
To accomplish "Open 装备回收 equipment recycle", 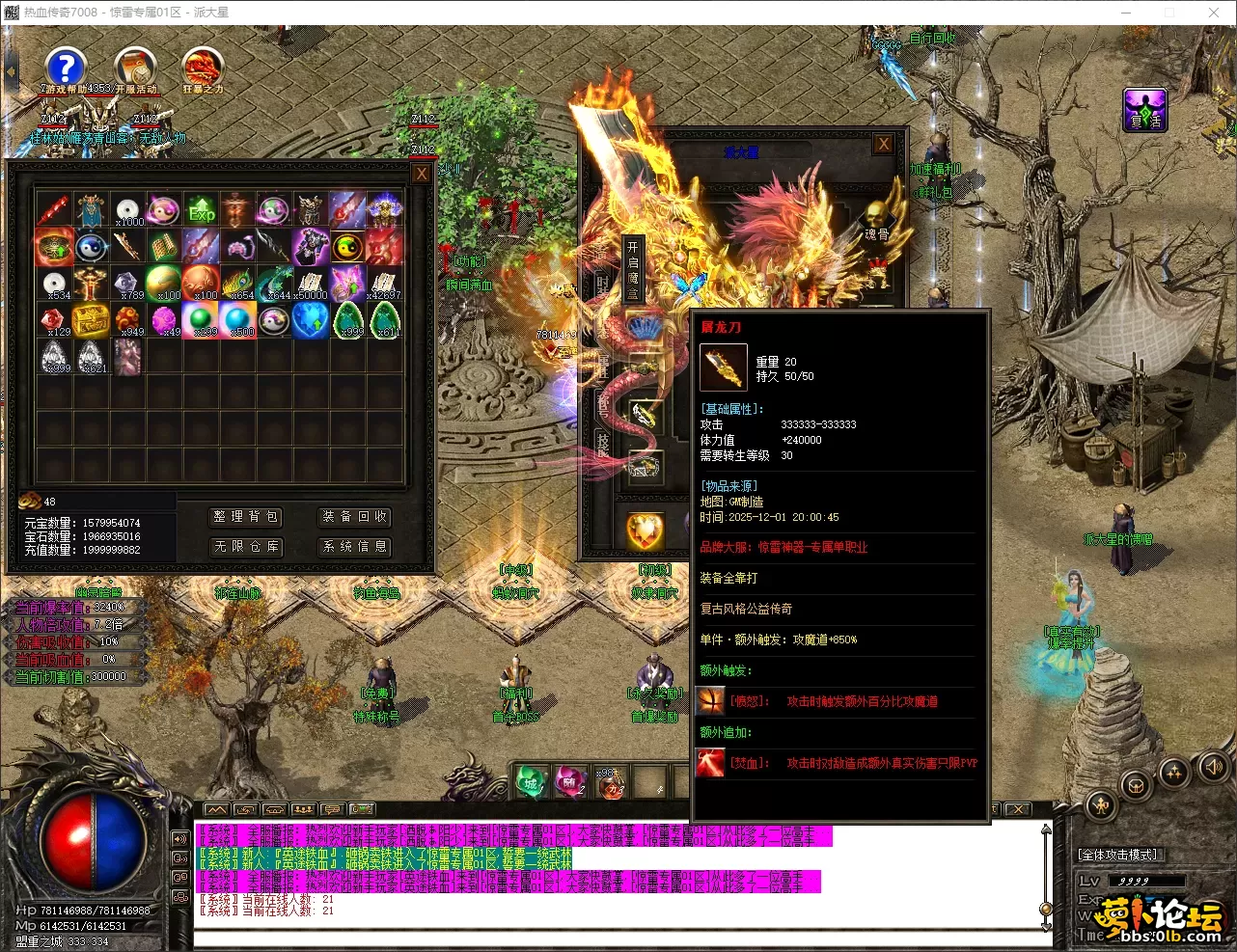I will pyautogui.click(x=355, y=517).
